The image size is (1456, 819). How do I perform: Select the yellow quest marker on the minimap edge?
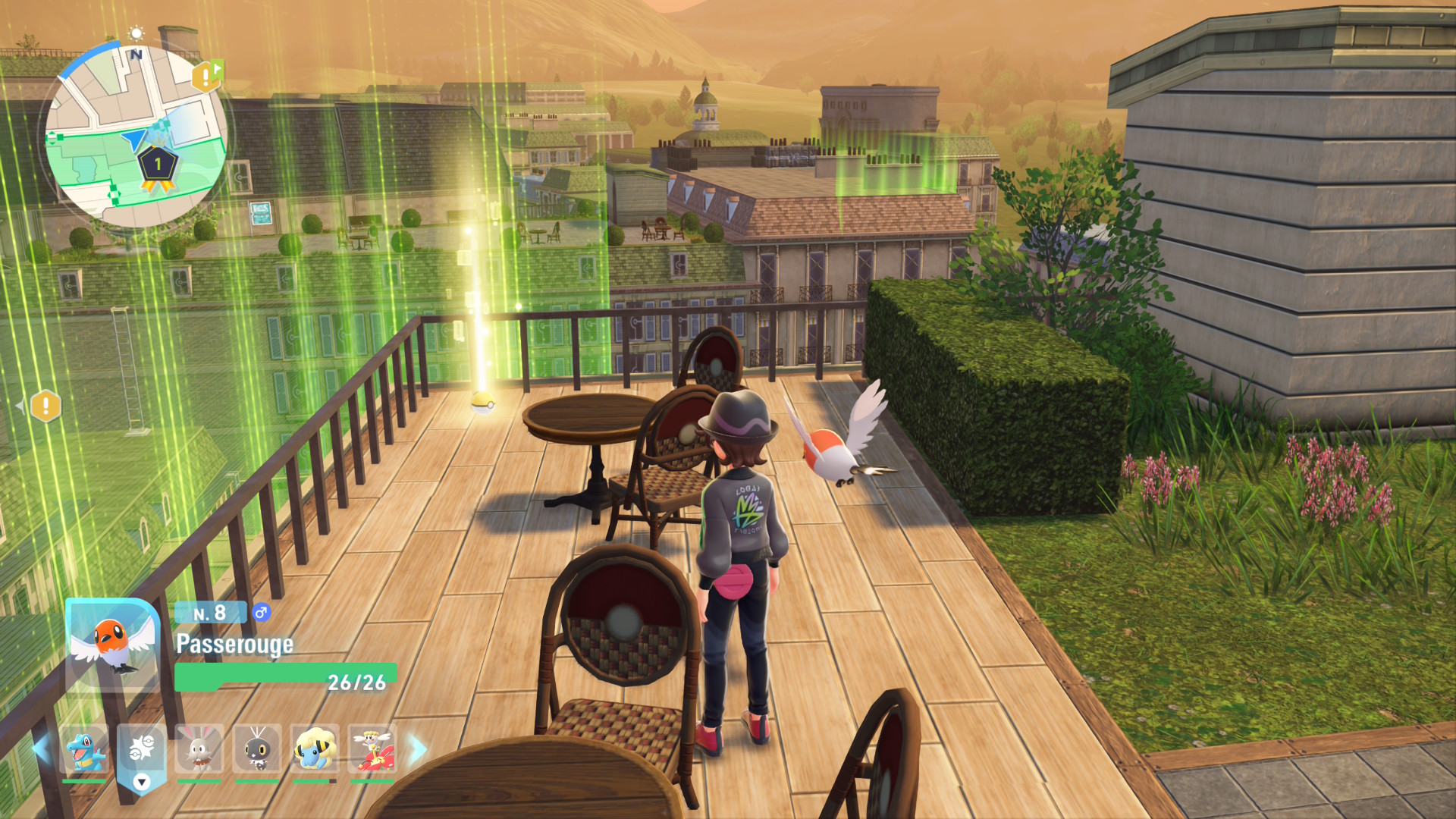205,76
